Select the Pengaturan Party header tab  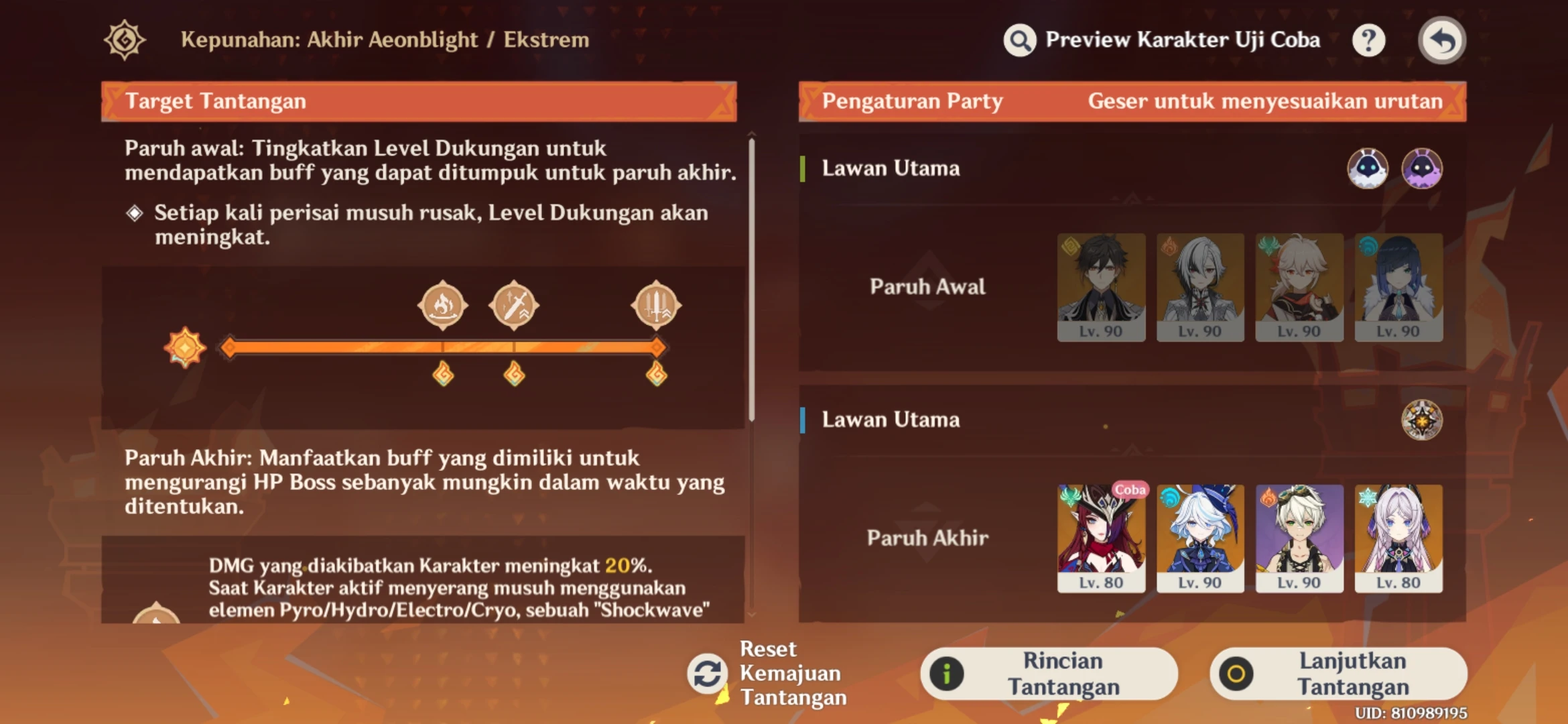pyautogui.click(x=913, y=101)
